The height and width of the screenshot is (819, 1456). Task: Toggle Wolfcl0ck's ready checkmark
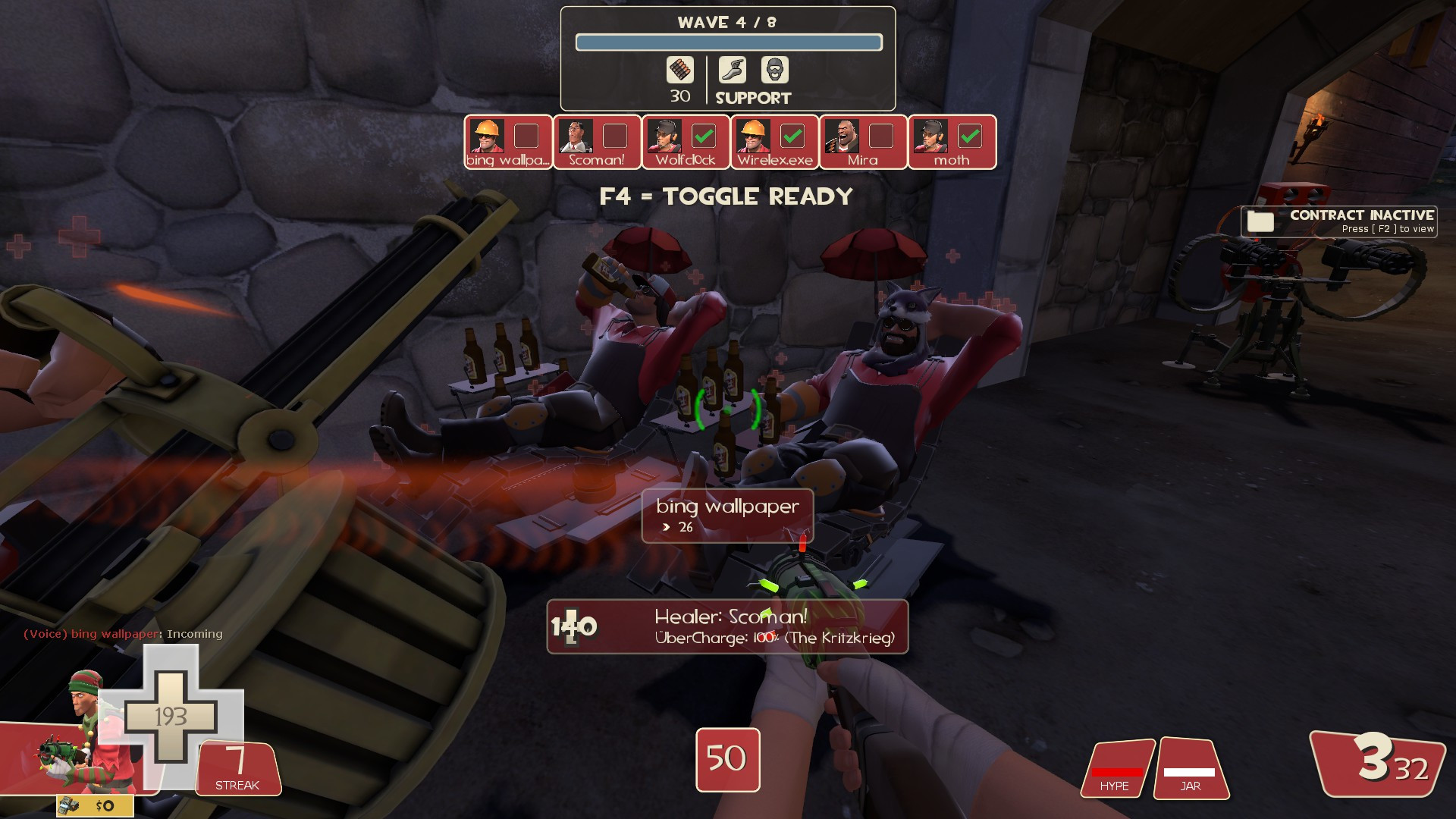coord(705,136)
